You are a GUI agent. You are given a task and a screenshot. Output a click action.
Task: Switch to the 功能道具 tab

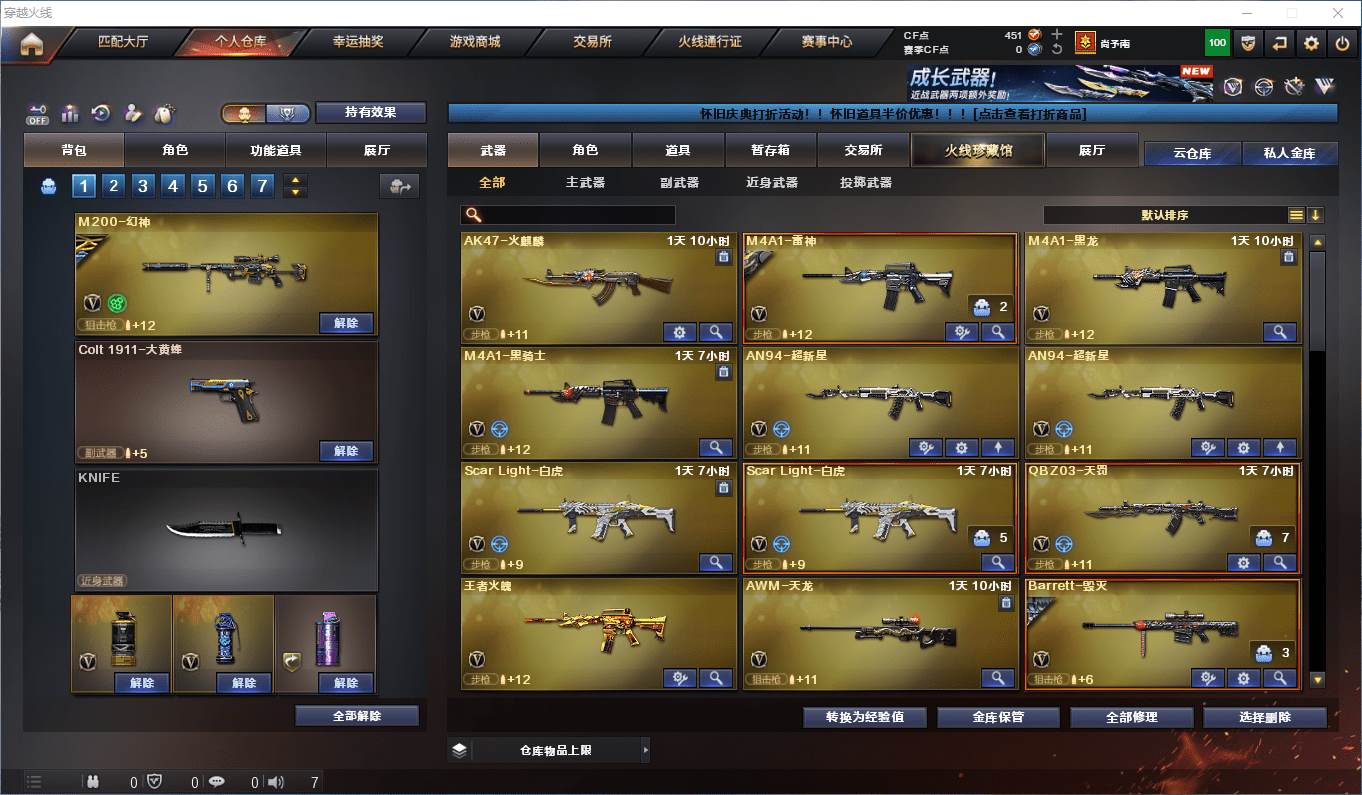275,150
